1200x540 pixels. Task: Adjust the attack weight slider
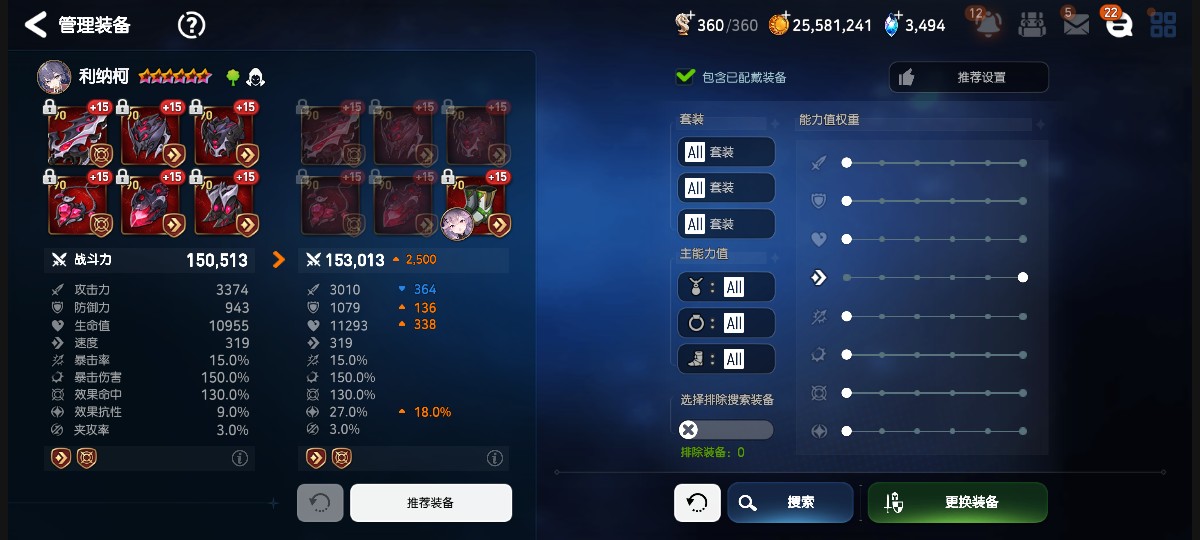click(847, 162)
